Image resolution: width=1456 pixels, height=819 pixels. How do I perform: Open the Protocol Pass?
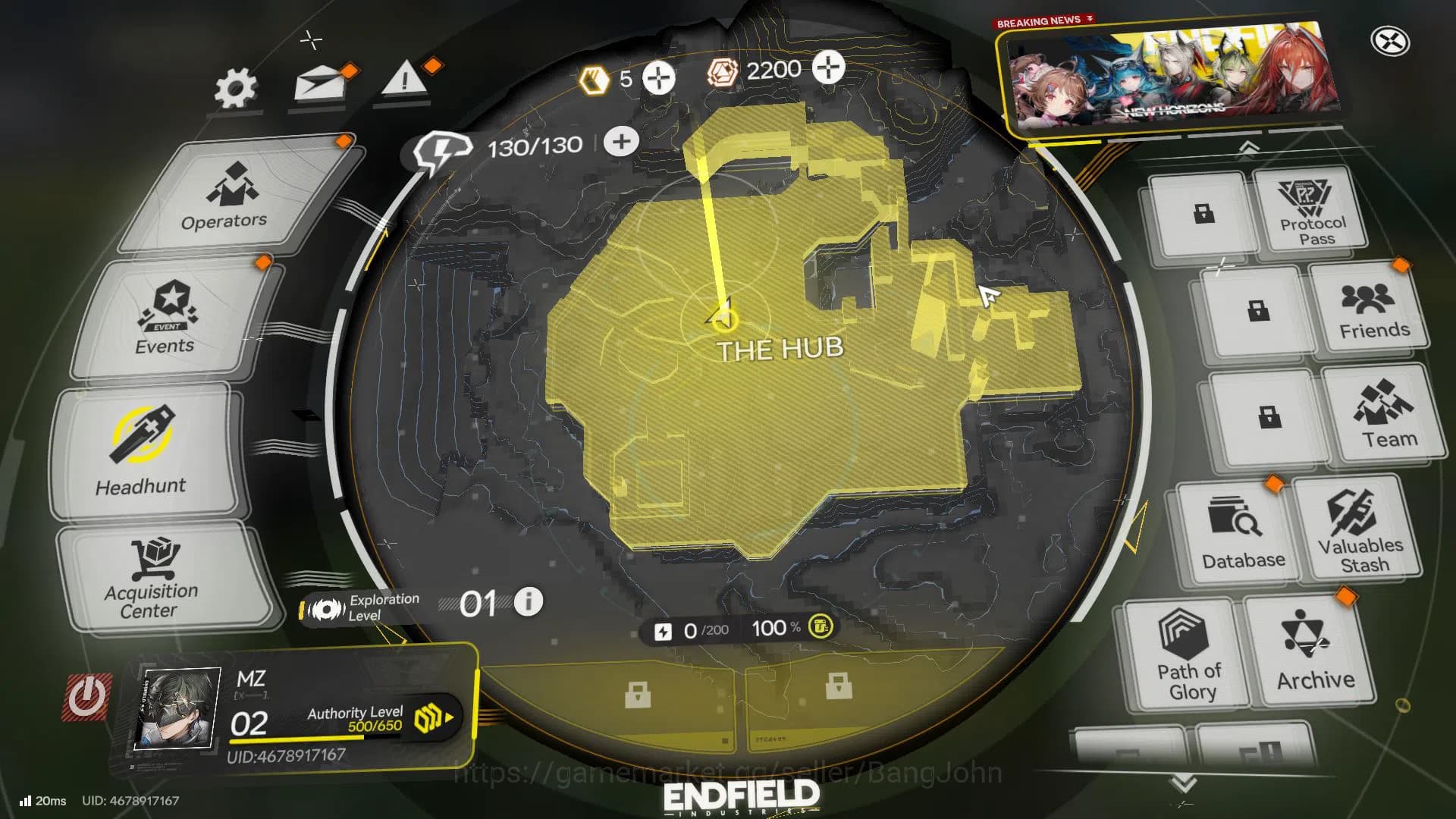point(1312,211)
